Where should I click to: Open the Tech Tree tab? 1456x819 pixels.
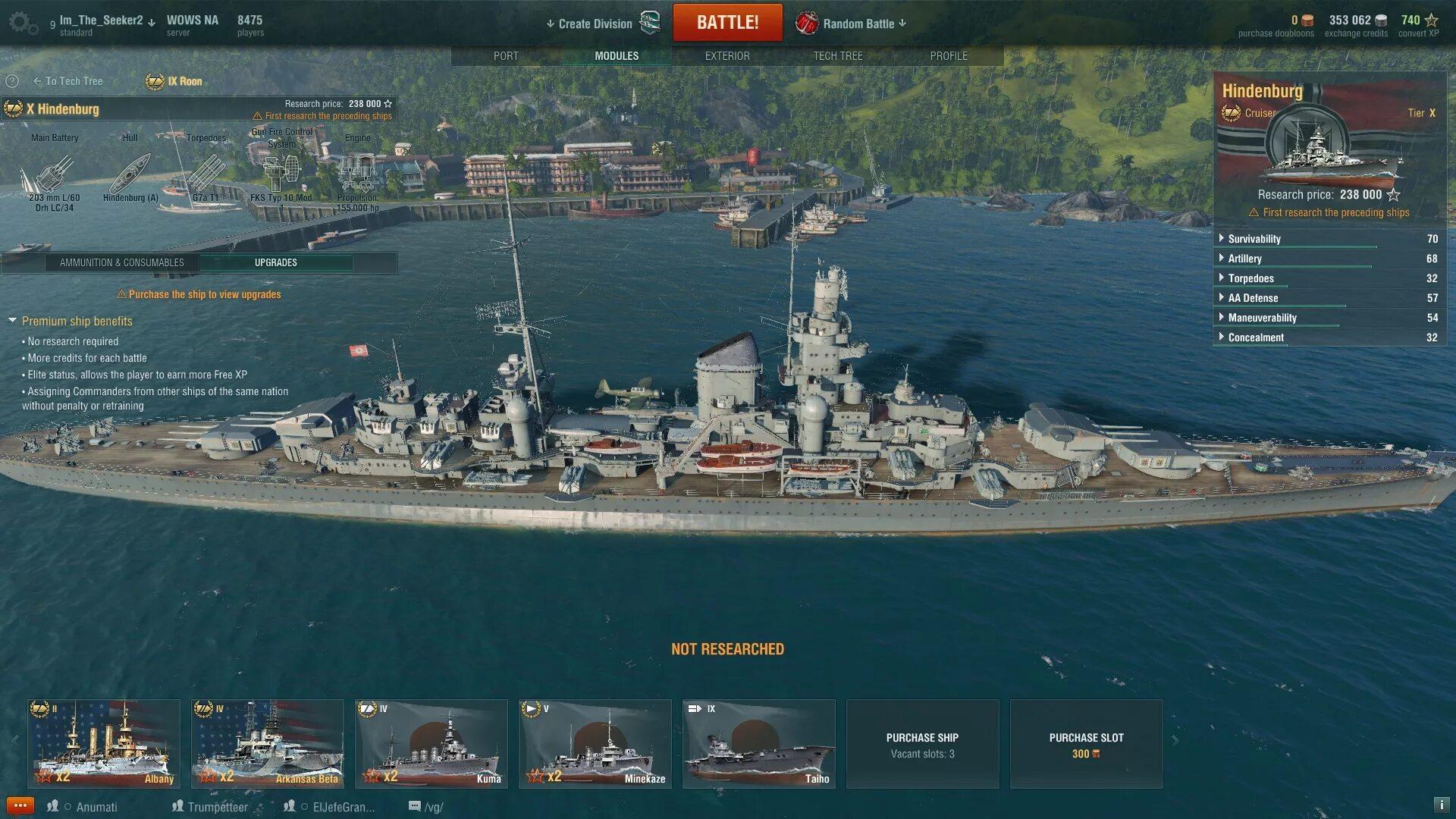tap(838, 56)
